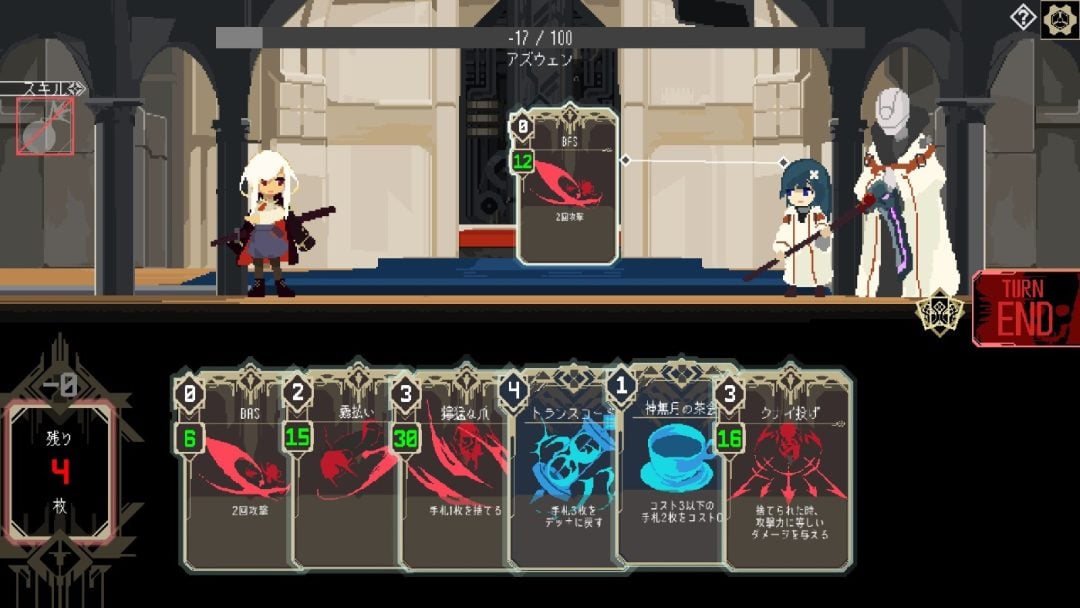Activate the crossed-out skill icon
This screenshot has width=1080, height=608.
point(45,126)
